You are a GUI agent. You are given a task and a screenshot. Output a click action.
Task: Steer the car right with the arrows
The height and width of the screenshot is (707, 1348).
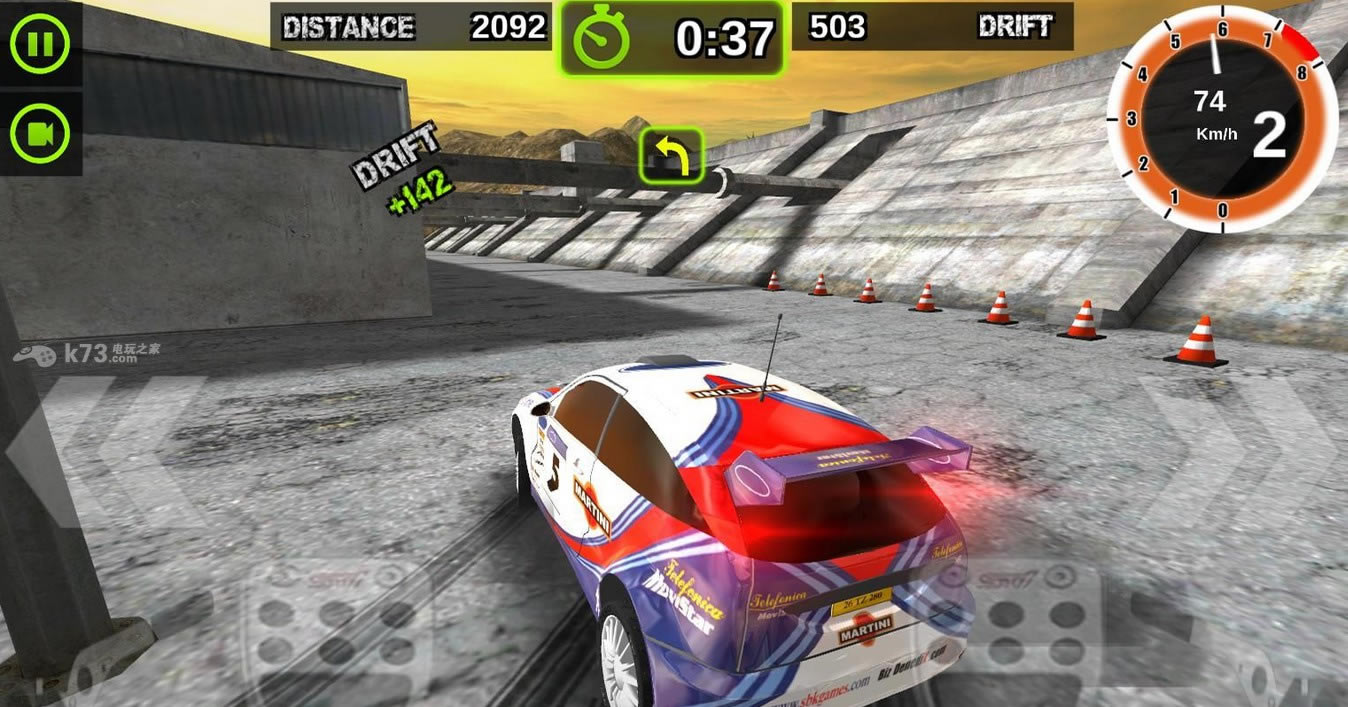click(x=1240, y=452)
